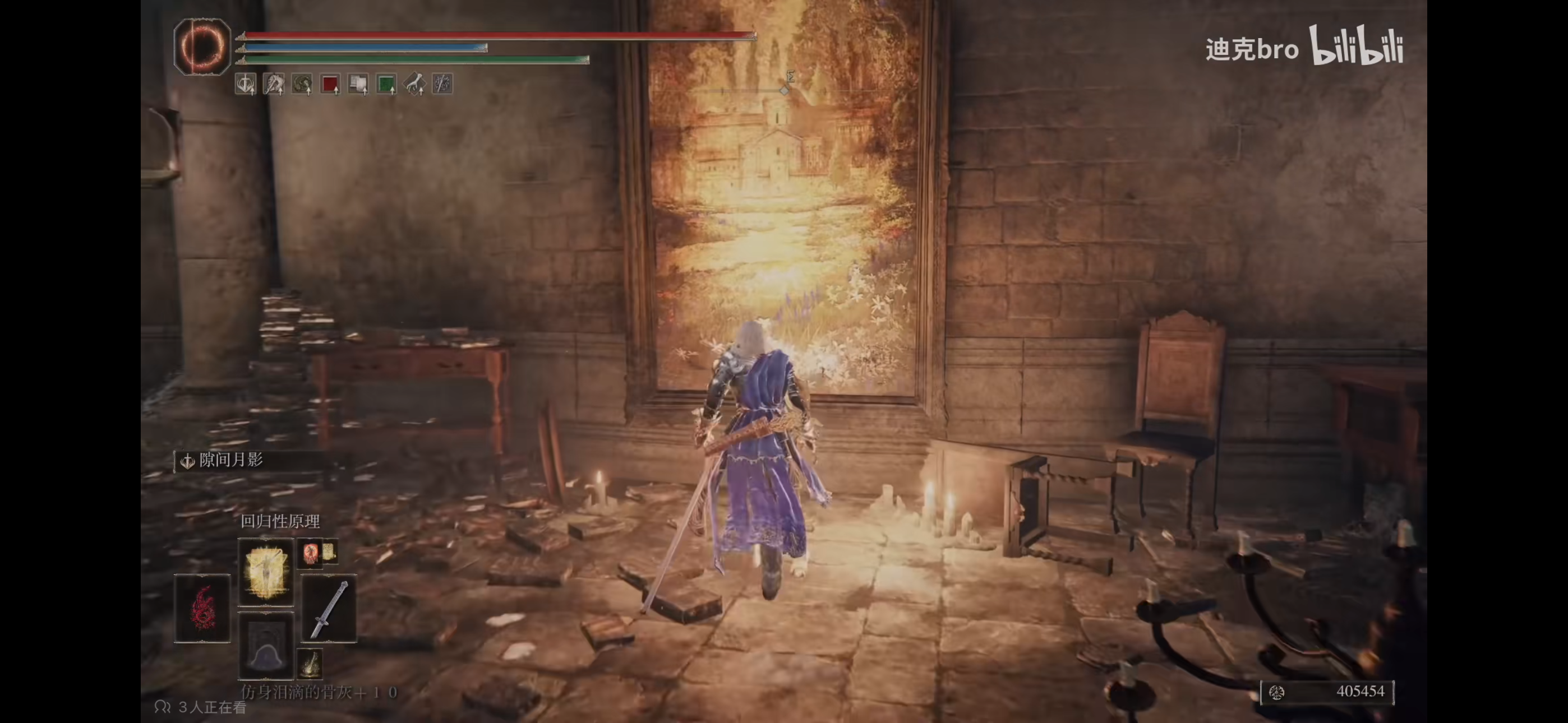Image resolution: width=1568 pixels, height=723 pixels.
Task: Click the sword-and-wings buff status icon
Action: (245, 84)
